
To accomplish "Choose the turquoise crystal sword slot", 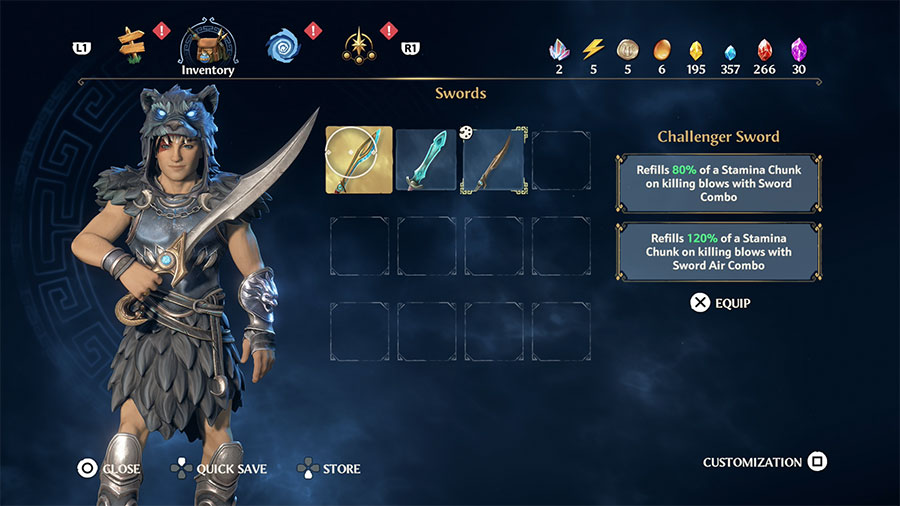I will [426, 160].
